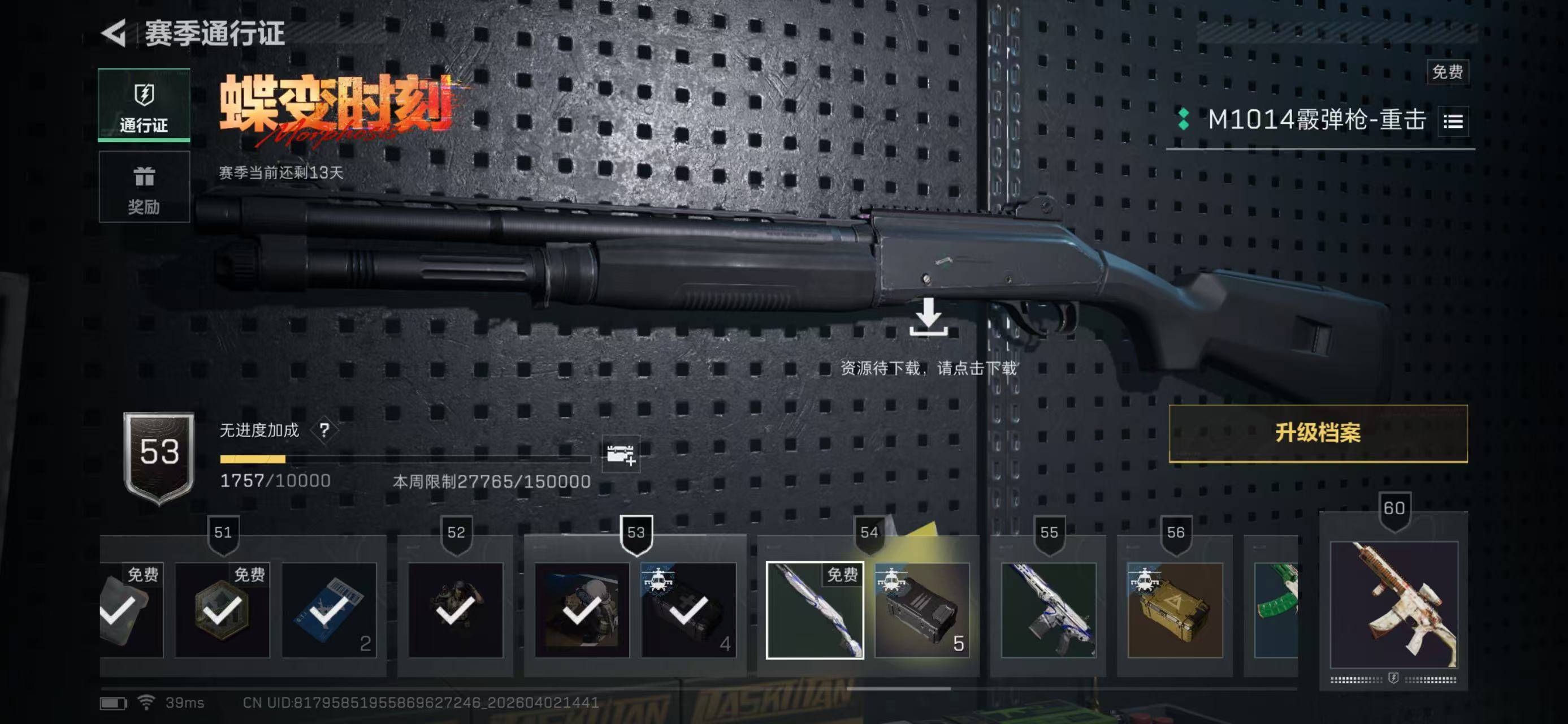Viewport: 1568px width, 724px height.
Task: Choose the level 55 rifle skin reward
Action: [1048, 610]
